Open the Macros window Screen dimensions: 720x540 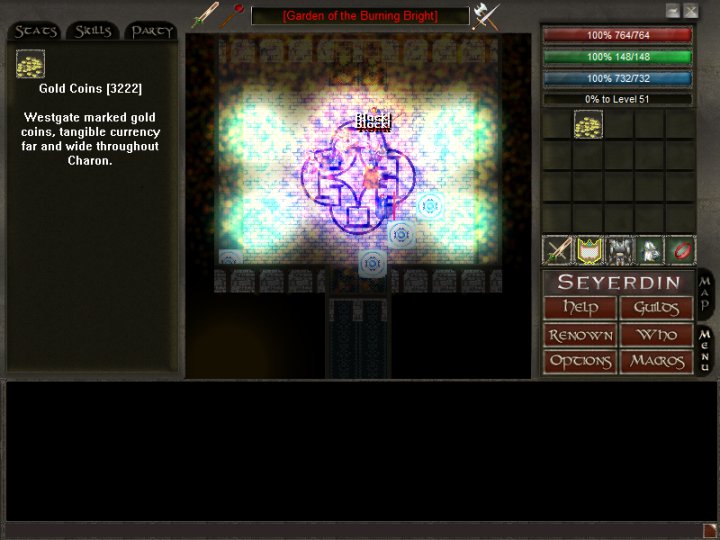(656, 361)
